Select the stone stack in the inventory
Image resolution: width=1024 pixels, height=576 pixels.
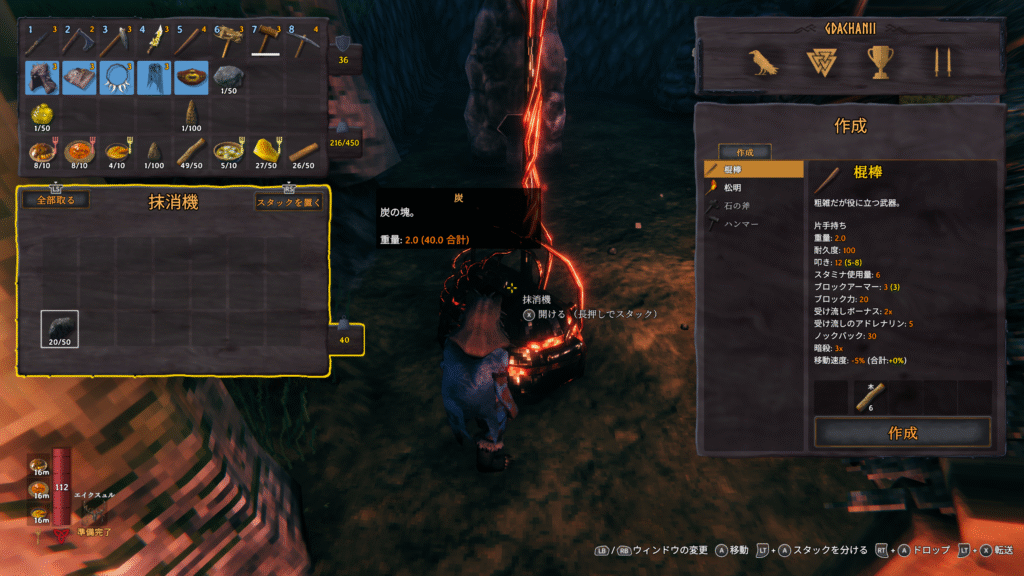pos(229,77)
